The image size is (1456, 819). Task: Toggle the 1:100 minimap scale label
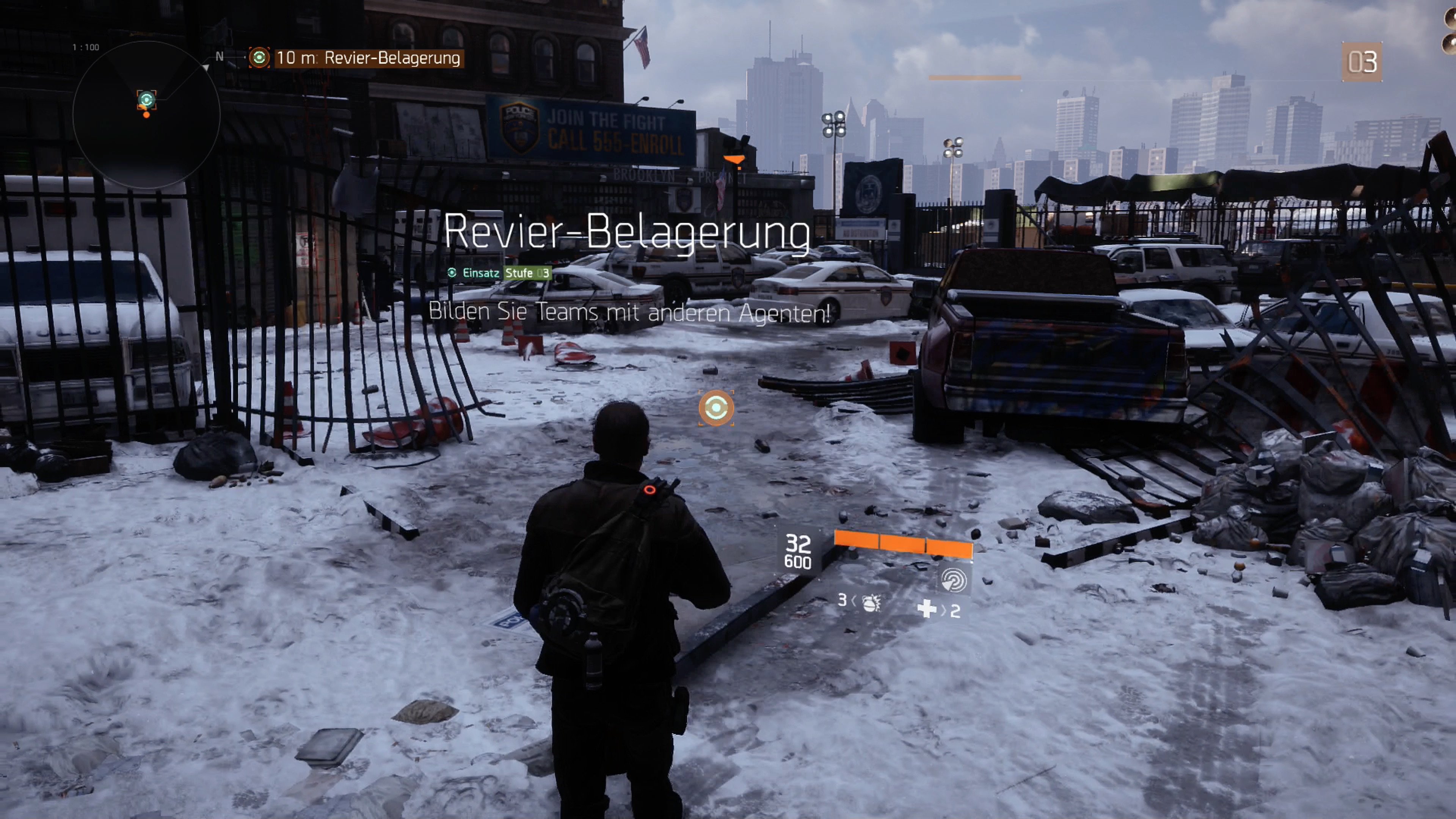point(86,46)
